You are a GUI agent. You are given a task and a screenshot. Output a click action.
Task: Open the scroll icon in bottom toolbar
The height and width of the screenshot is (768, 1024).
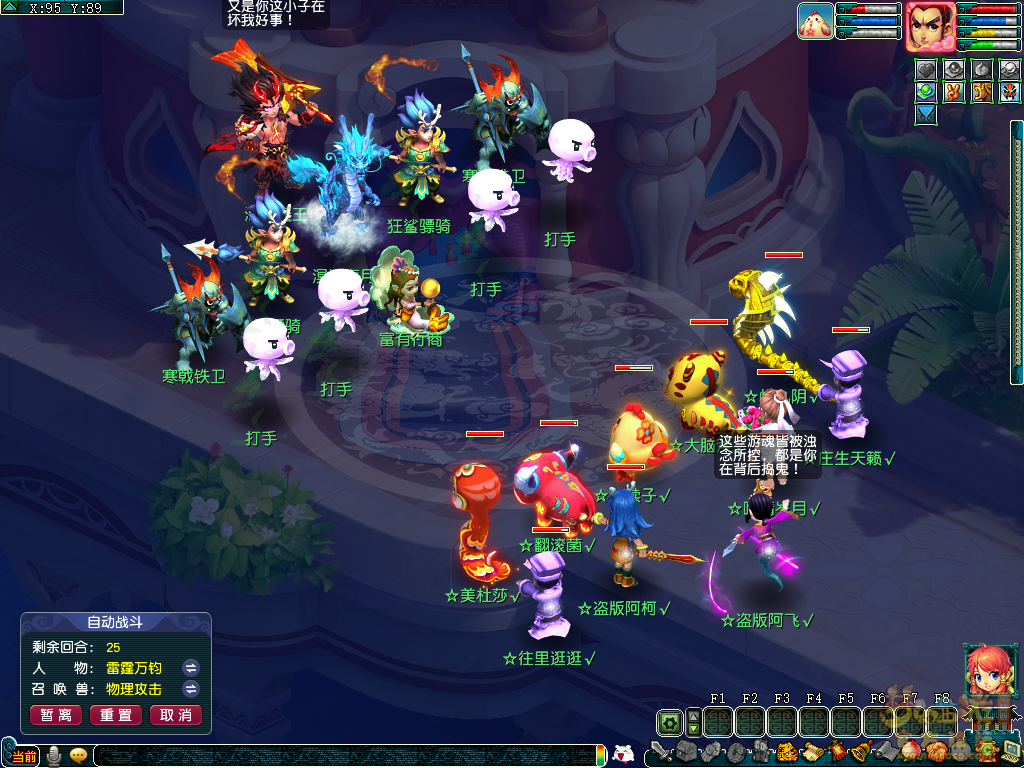[811, 752]
